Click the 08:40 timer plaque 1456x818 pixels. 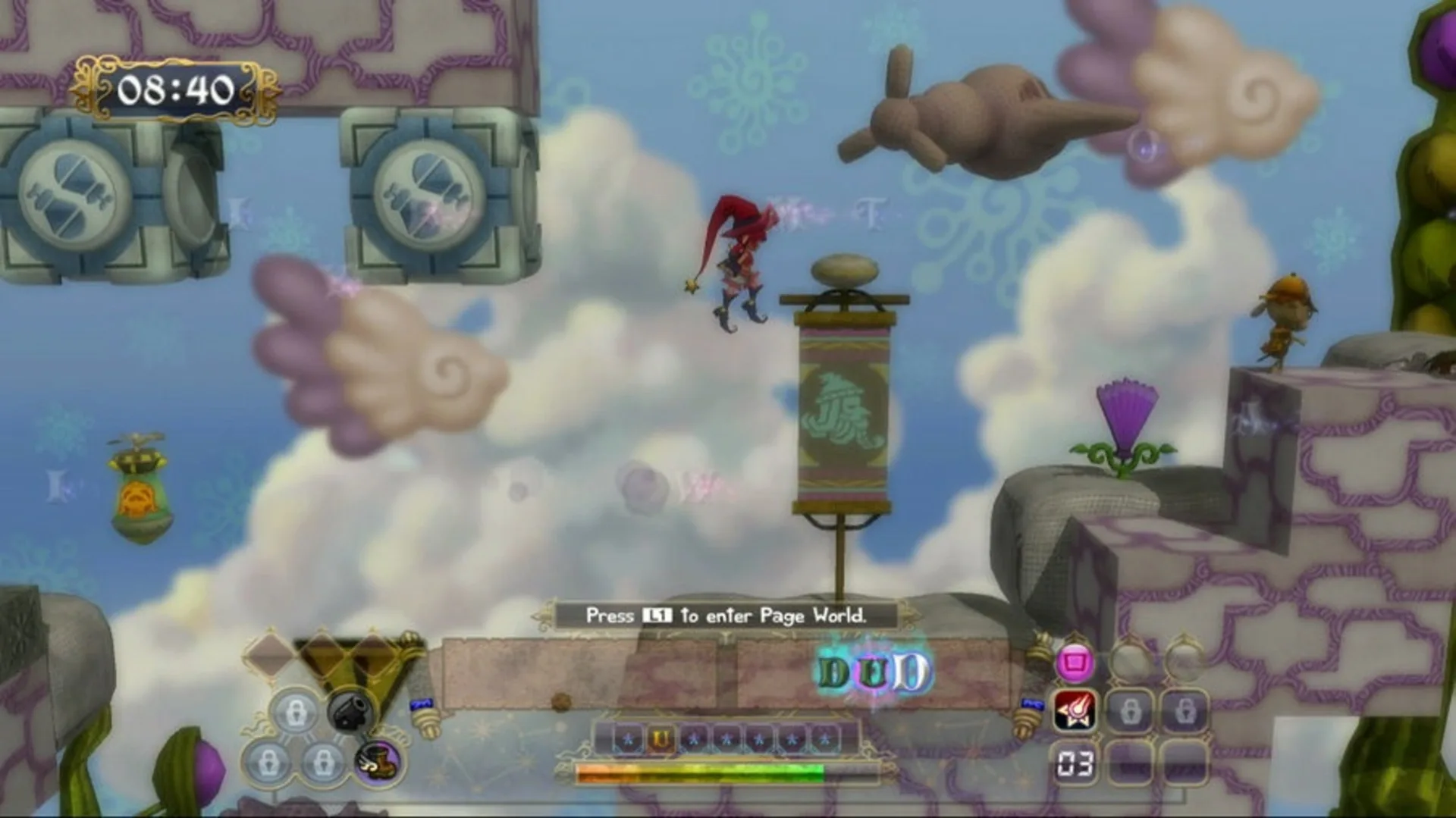pos(174,89)
